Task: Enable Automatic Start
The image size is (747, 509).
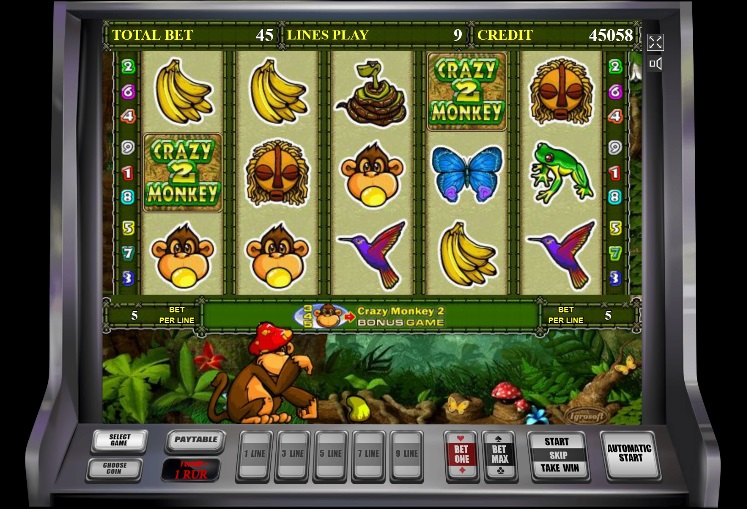Action: (x=629, y=455)
